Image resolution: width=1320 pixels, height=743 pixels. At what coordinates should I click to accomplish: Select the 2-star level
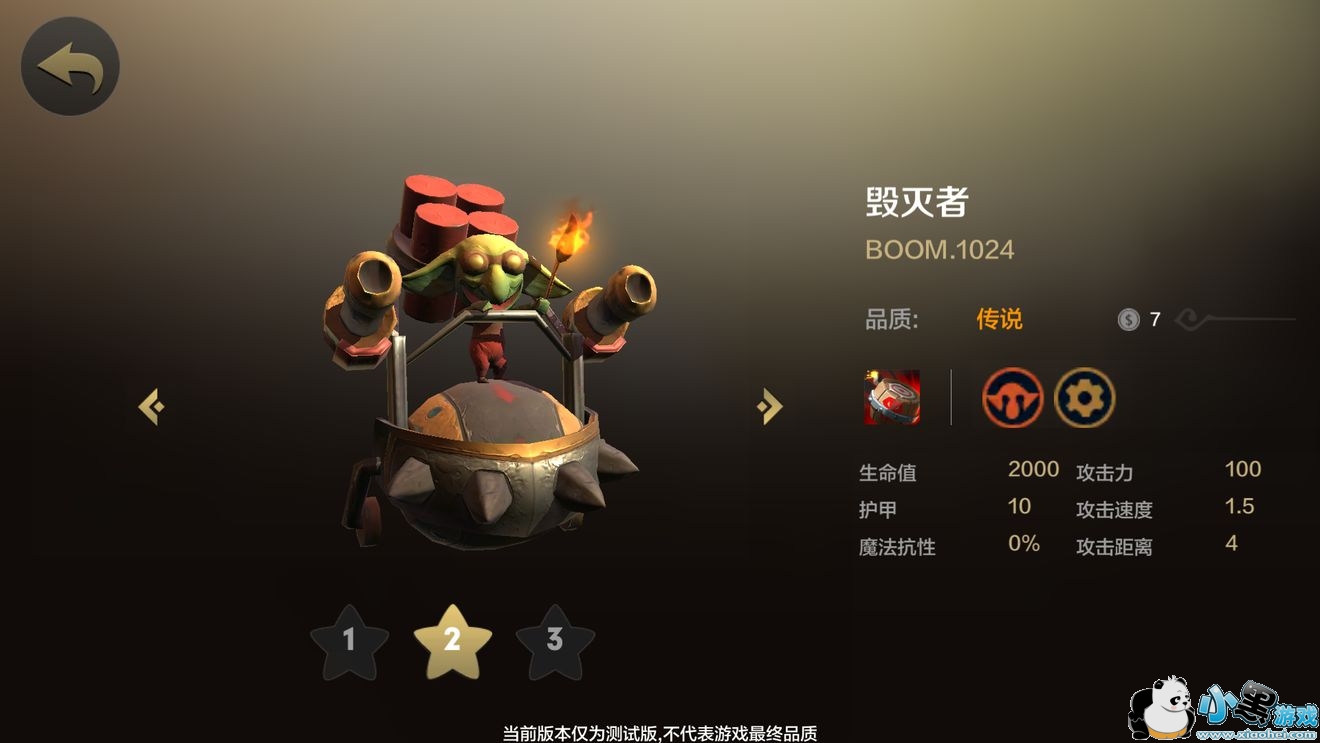pos(452,640)
